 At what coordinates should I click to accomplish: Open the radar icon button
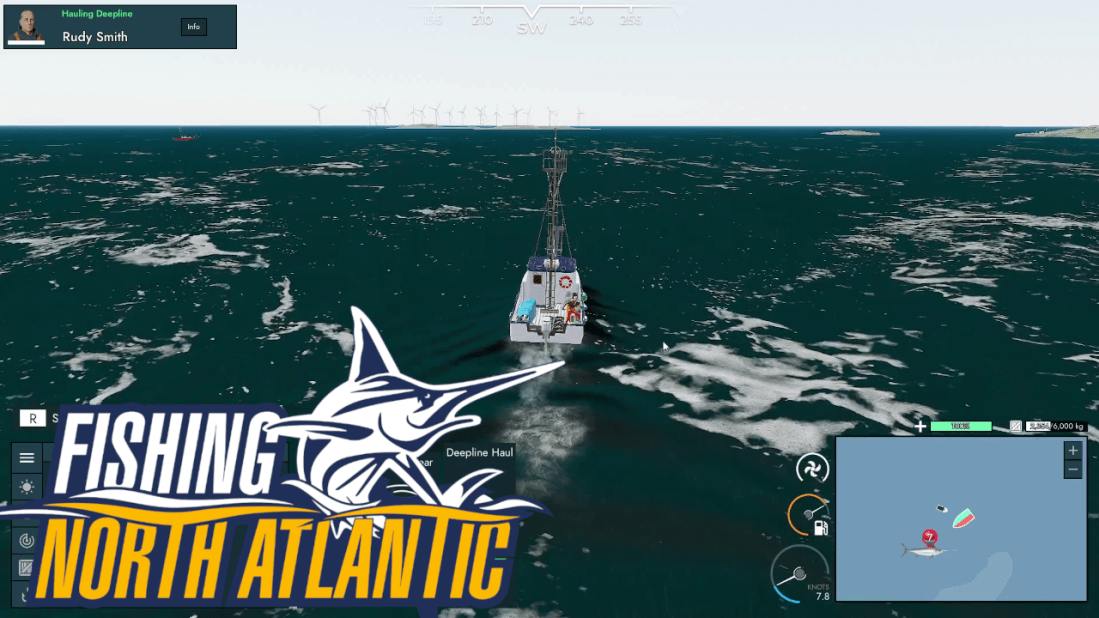point(27,540)
